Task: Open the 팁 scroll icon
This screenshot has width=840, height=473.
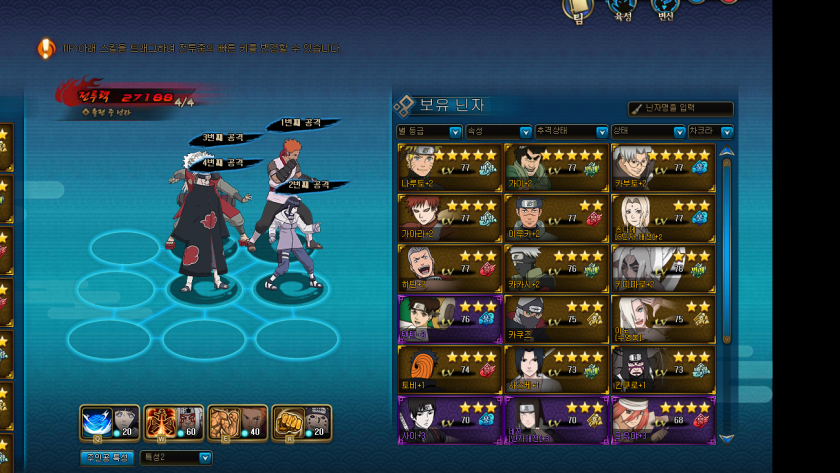Action: pyautogui.click(x=577, y=10)
